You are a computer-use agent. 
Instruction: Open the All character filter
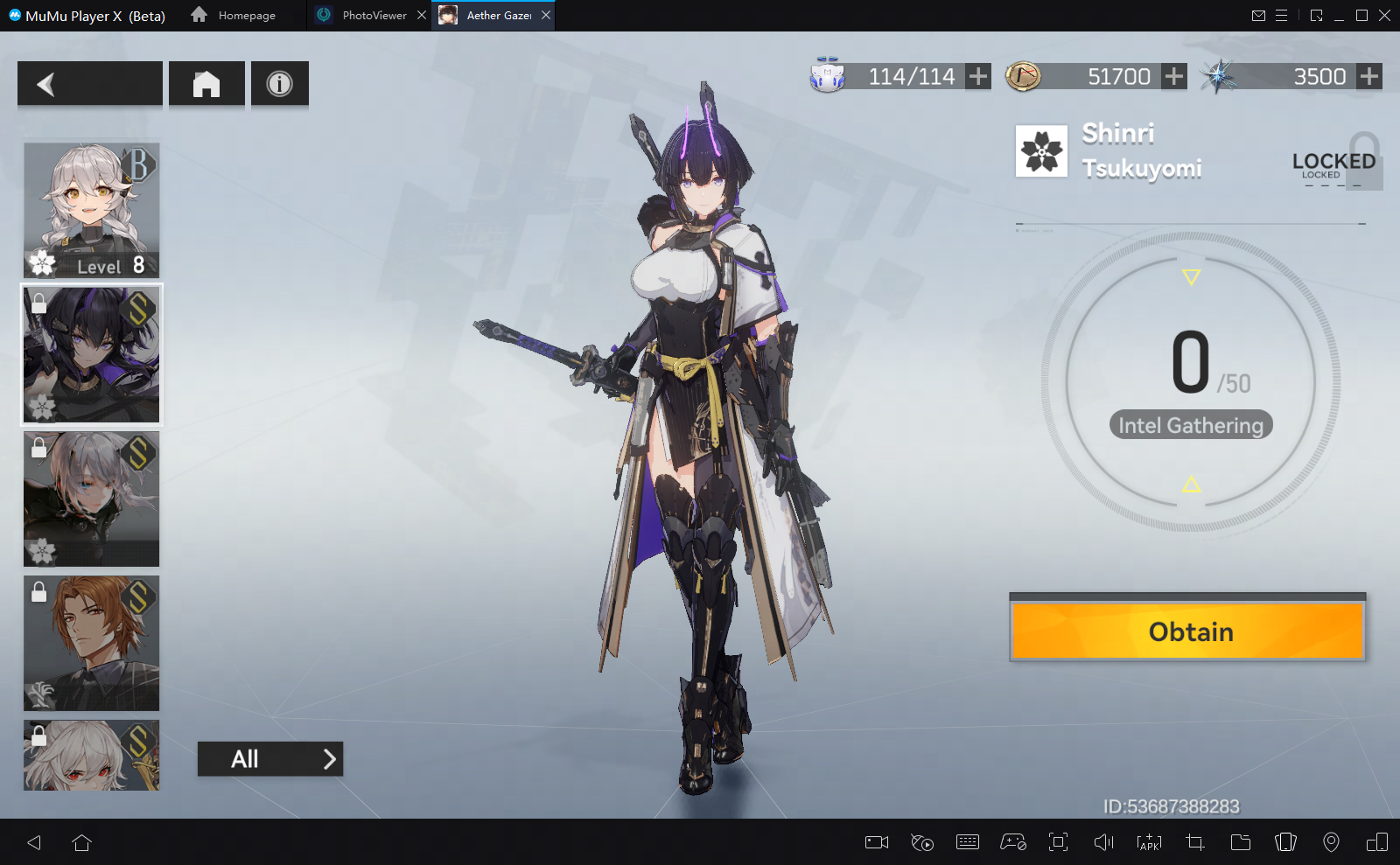coord(269,759)
